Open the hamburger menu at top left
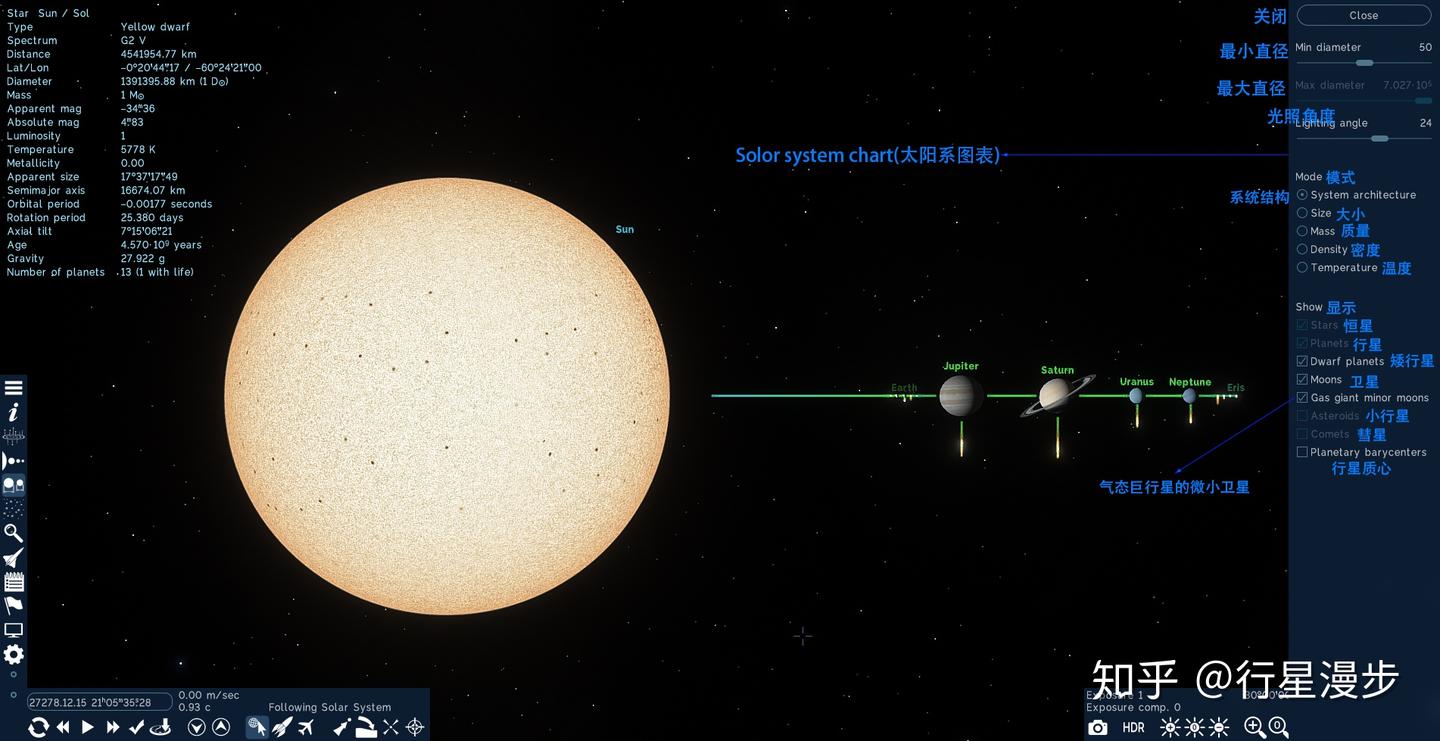The height and width of the screenshot is (741, 1440). 13,386
